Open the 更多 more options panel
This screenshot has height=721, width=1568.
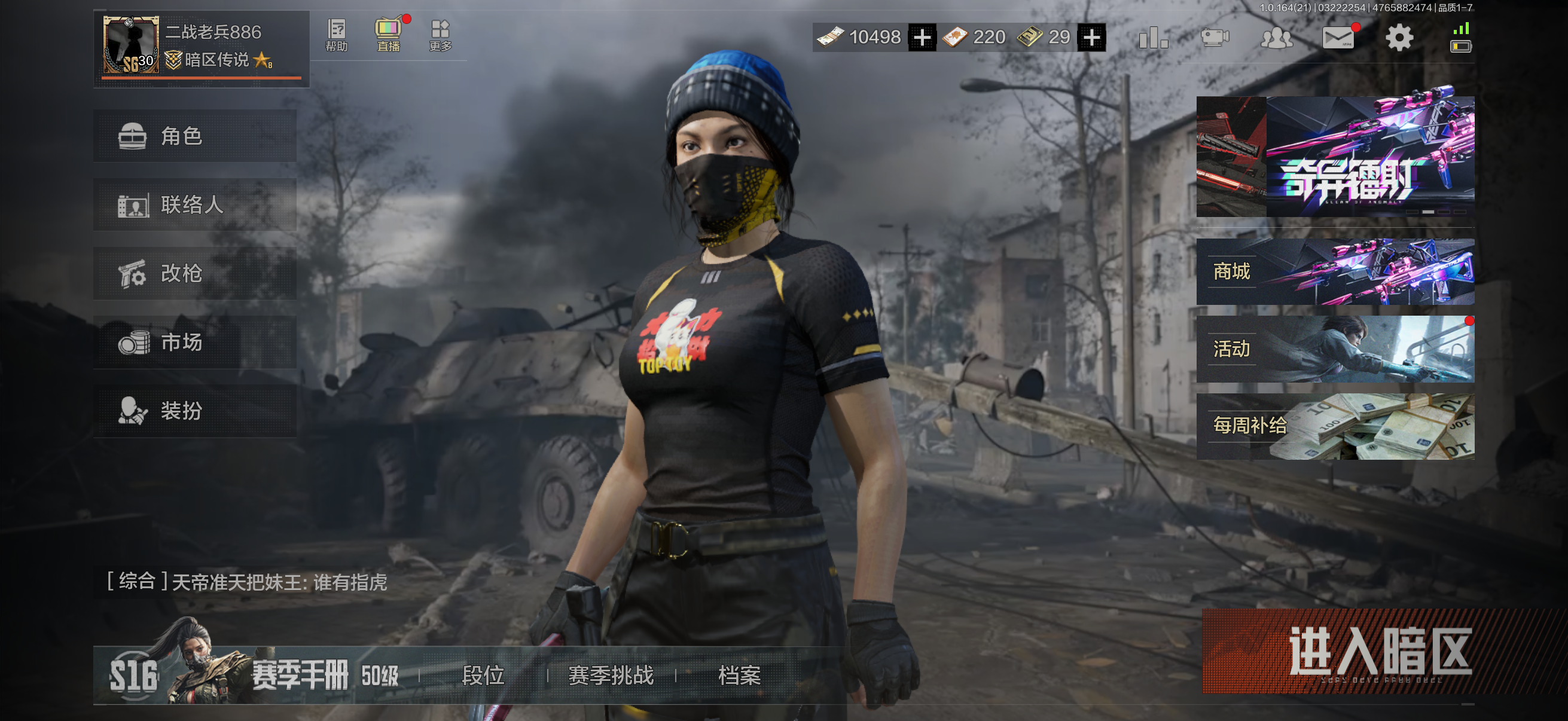point(441,36)
